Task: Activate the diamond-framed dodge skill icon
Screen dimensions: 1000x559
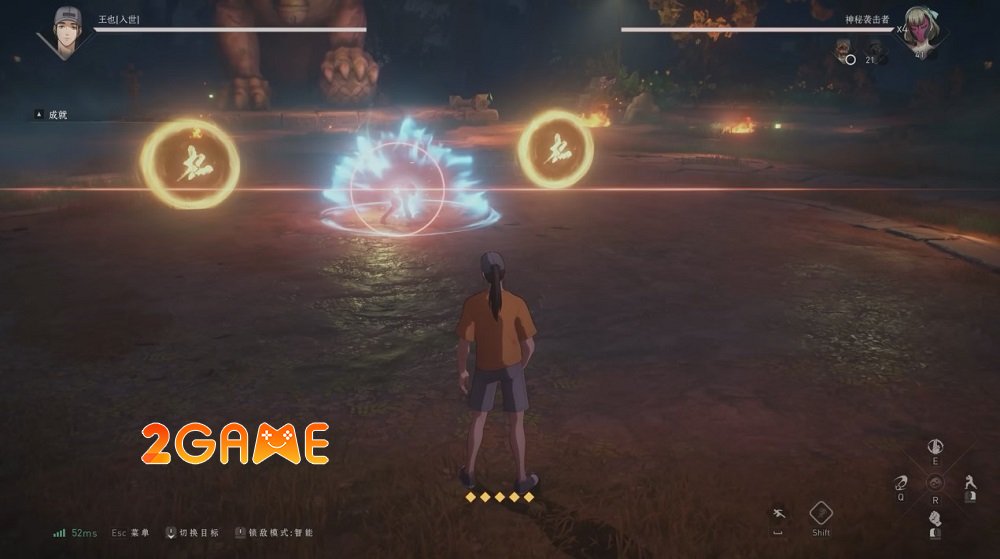Action: (x=821, y=513)
